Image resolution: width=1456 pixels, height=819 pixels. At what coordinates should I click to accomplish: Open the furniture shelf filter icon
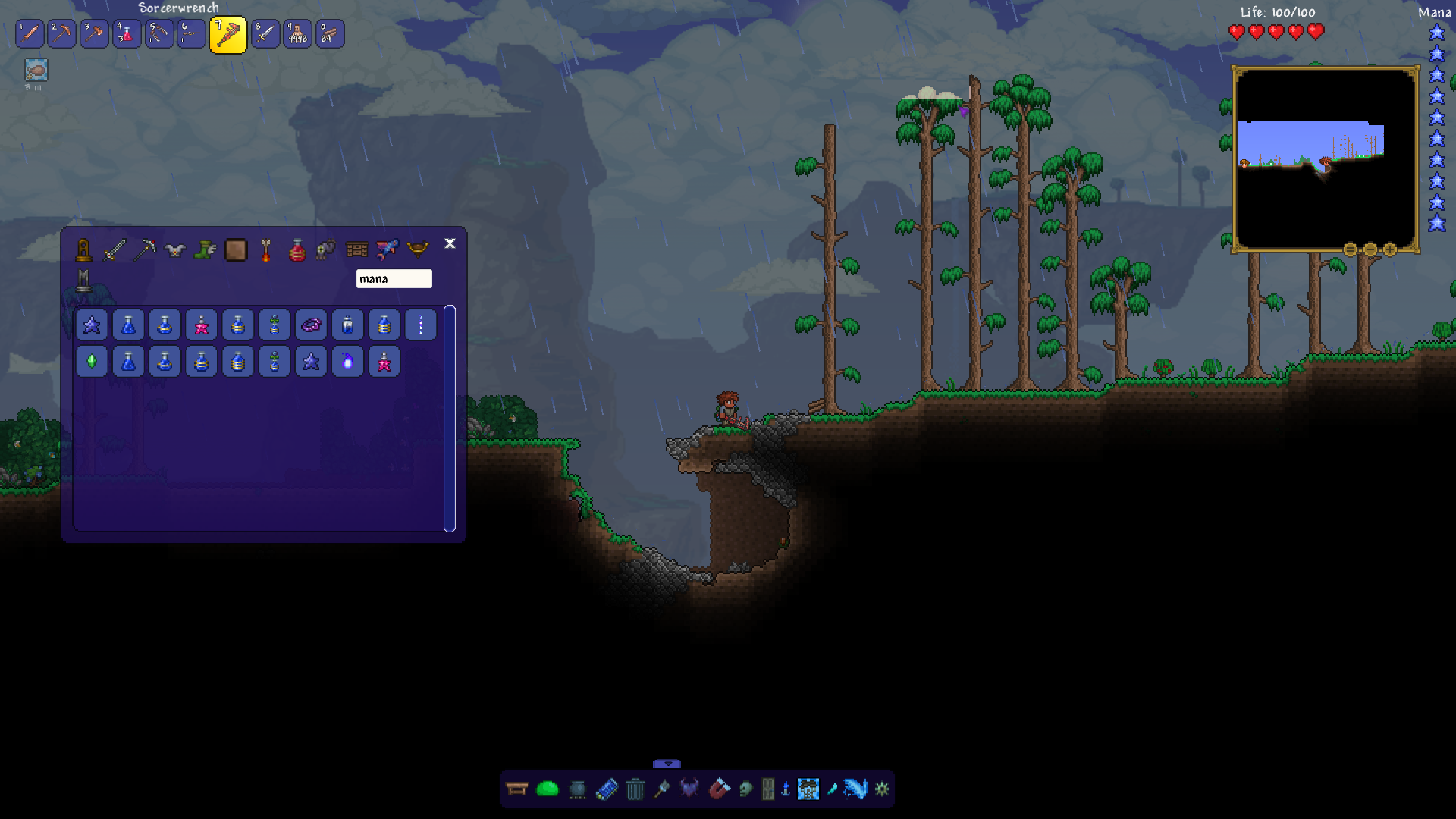coord(356,250)
